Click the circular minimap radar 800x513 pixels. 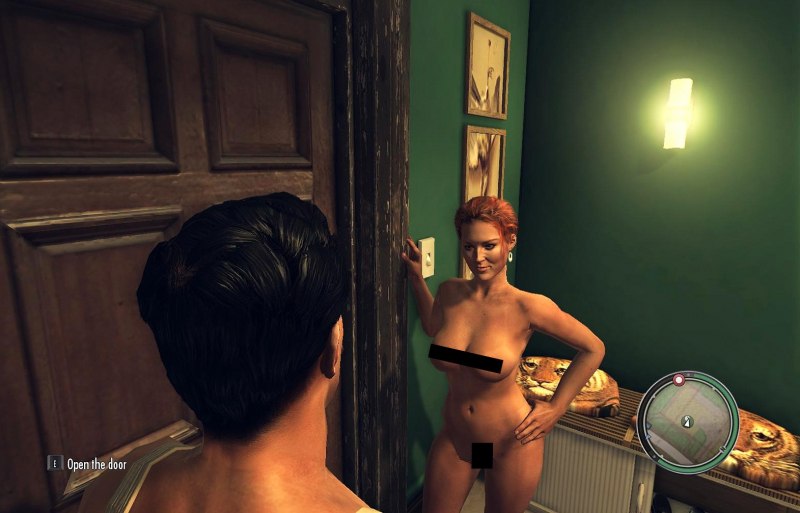[x=687, y=422]
